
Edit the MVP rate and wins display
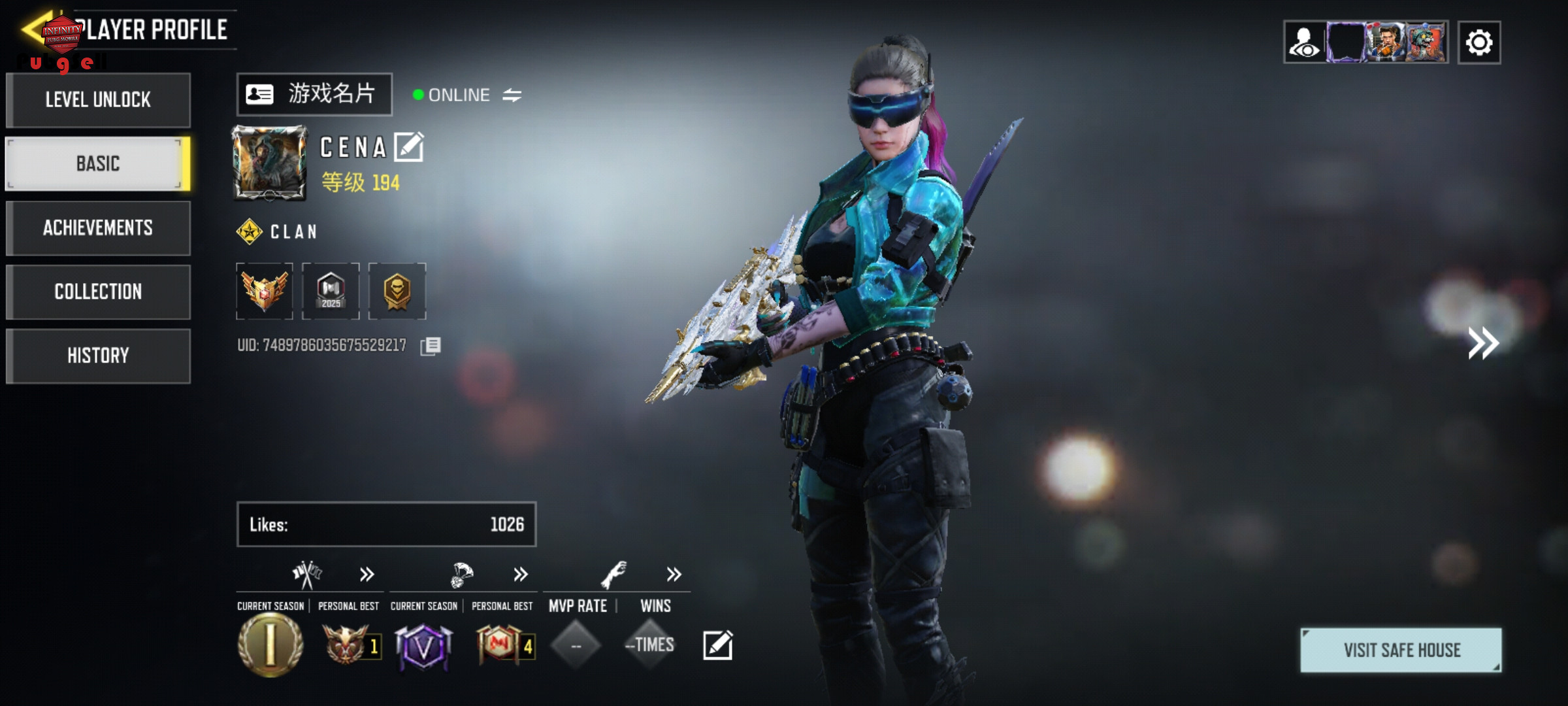717,645
